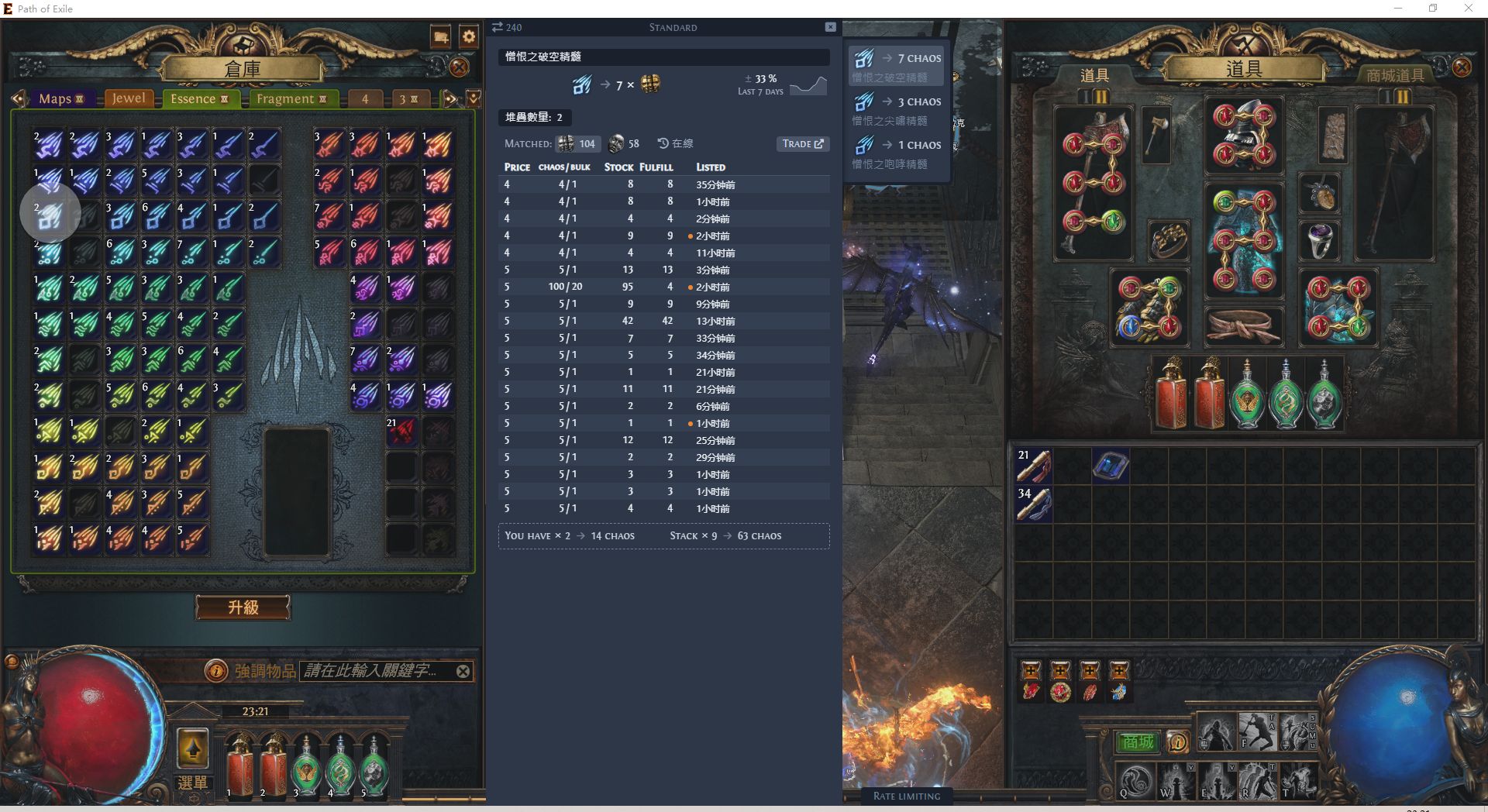Open the Trade link in price panel
Viewport: 1488px width, 812px height.
[x=802, y=143]
